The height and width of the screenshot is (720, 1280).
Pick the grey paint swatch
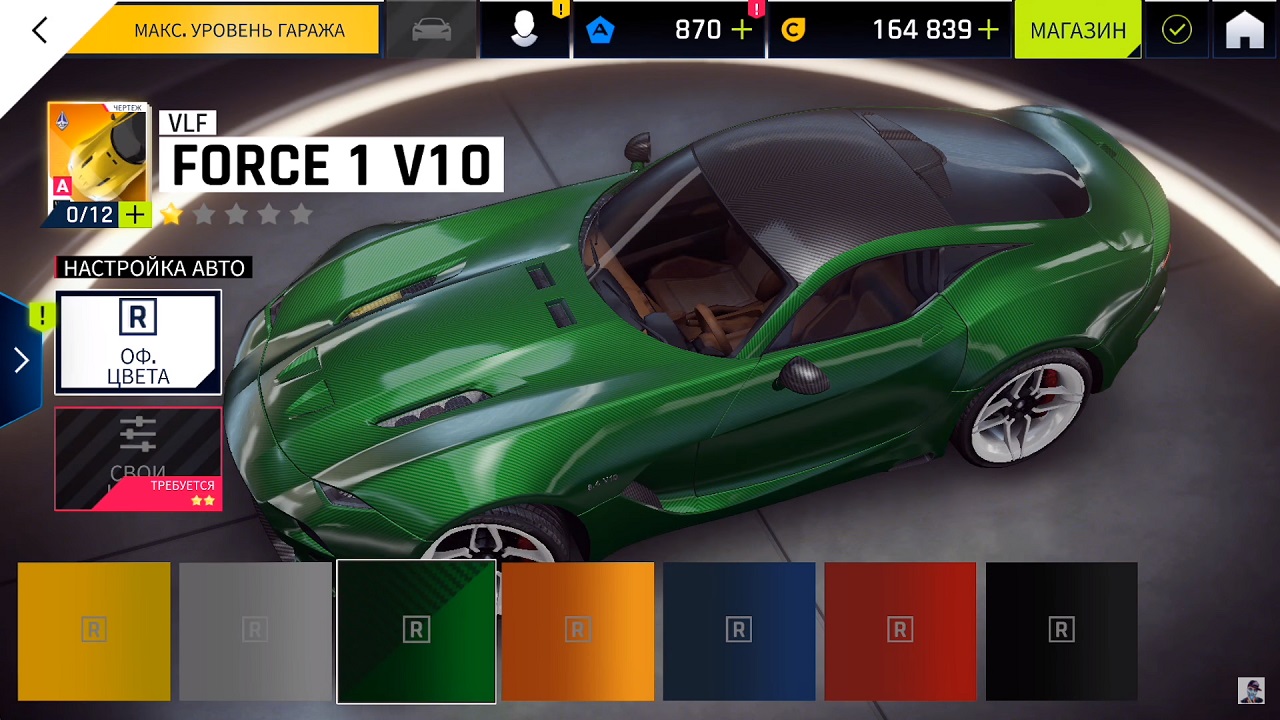(255, 631)
